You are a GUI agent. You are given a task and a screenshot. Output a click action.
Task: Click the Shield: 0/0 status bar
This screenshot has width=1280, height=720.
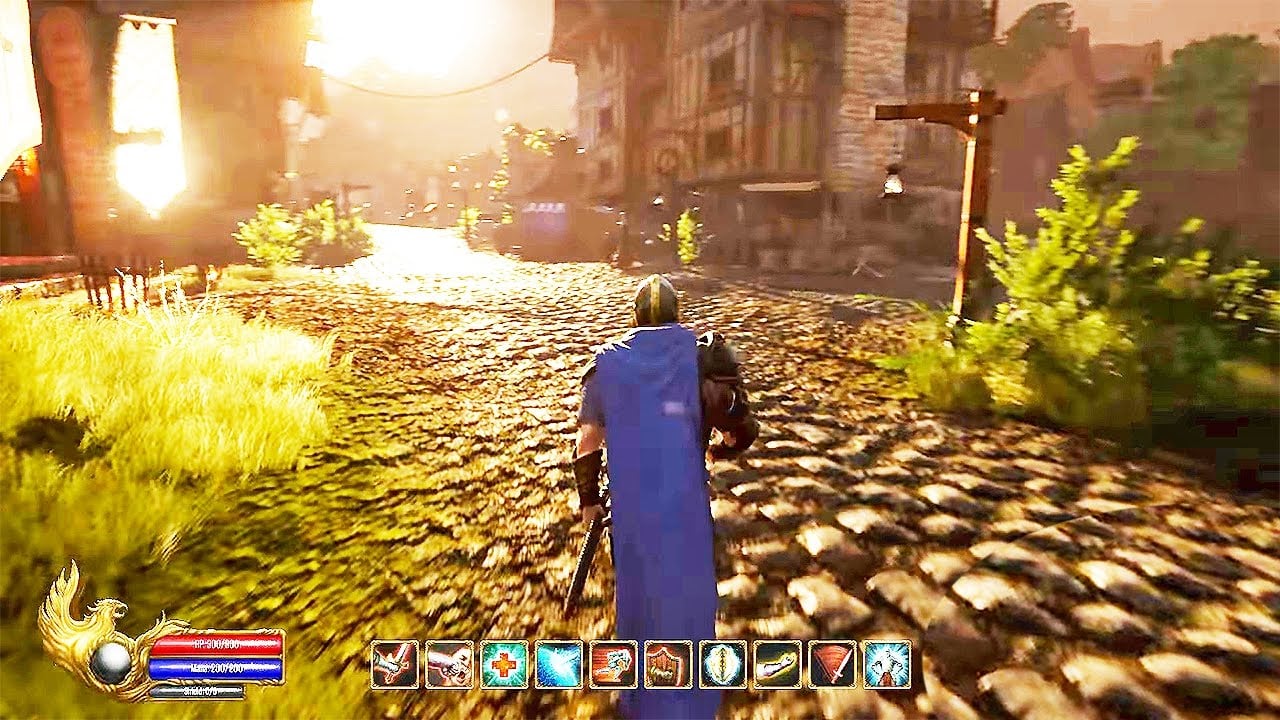coord(197,690)
